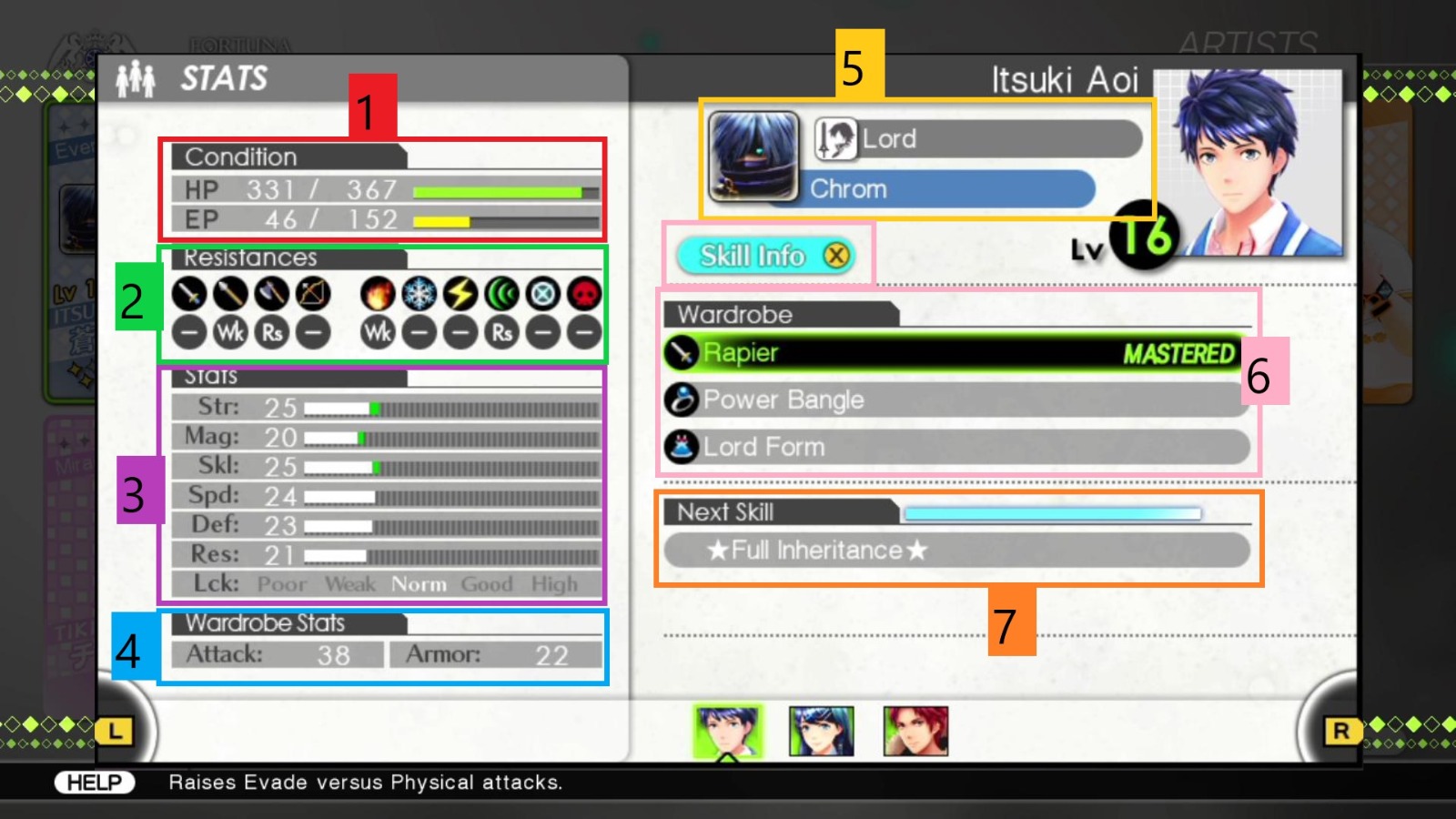Click the HELP button
The width and height of the screenshot is (1456, 819).
96,780
